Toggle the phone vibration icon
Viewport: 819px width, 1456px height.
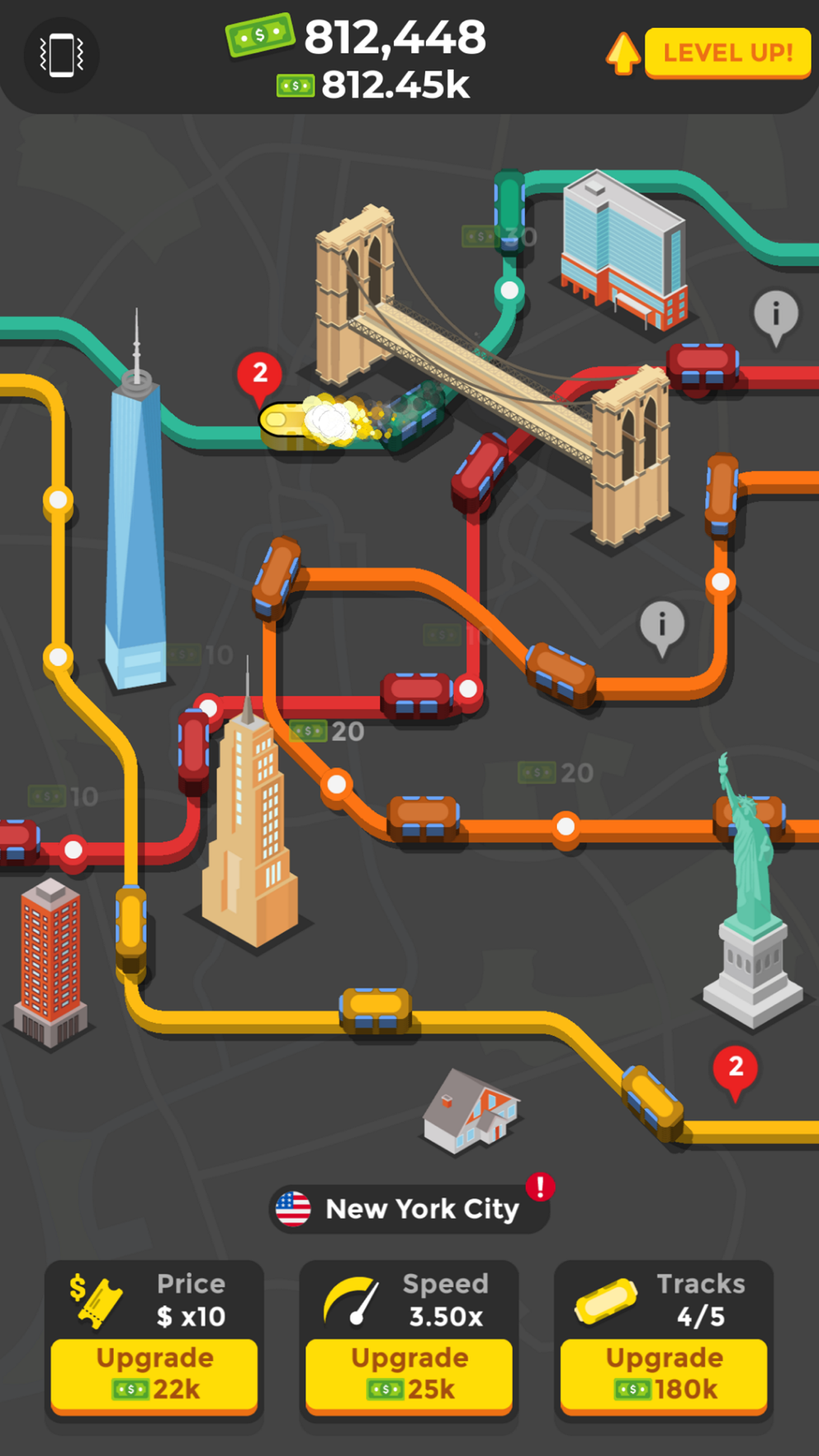coord(61,56)
